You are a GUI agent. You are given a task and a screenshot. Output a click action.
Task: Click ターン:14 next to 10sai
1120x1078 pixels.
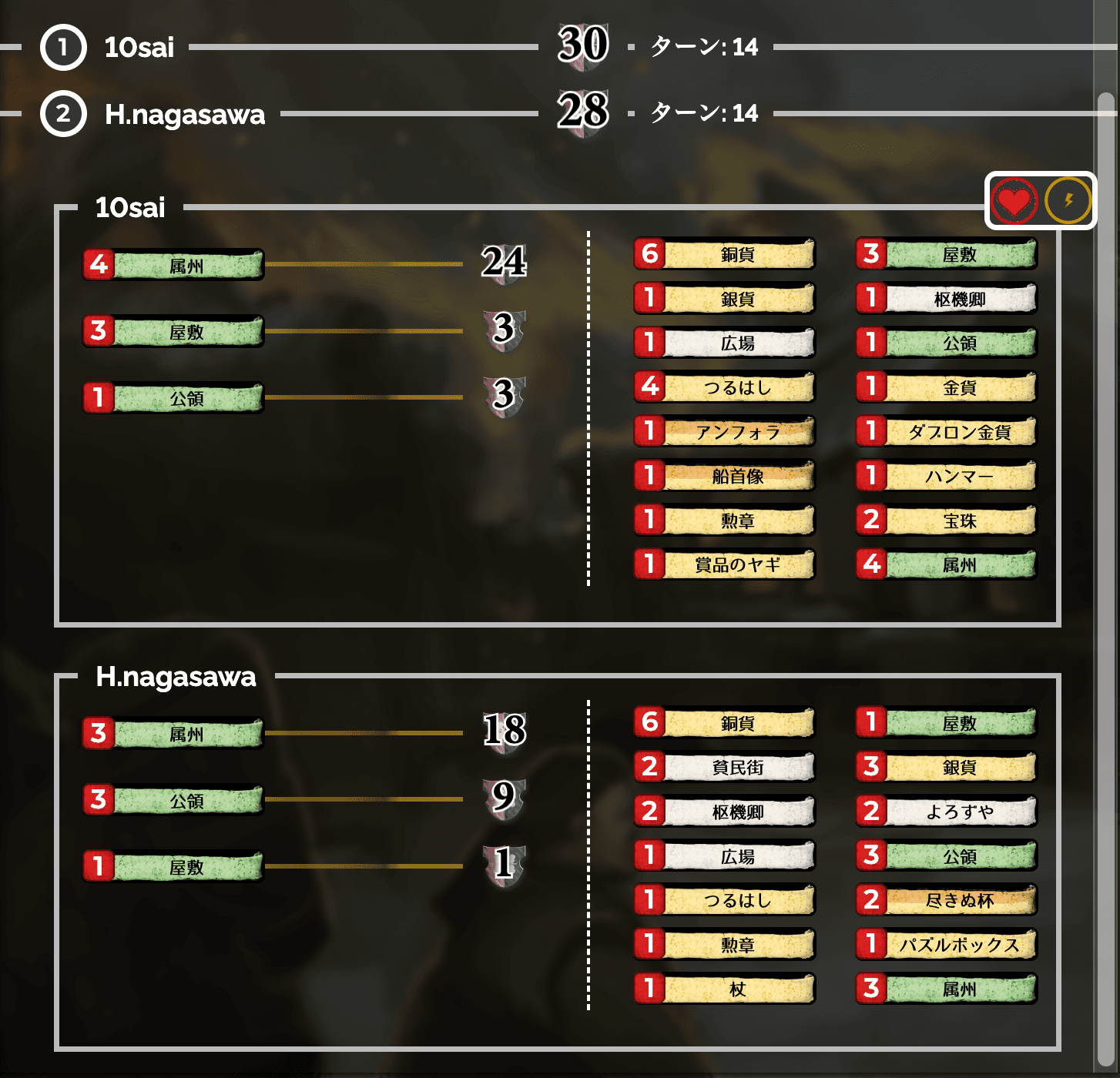[701, 47]
